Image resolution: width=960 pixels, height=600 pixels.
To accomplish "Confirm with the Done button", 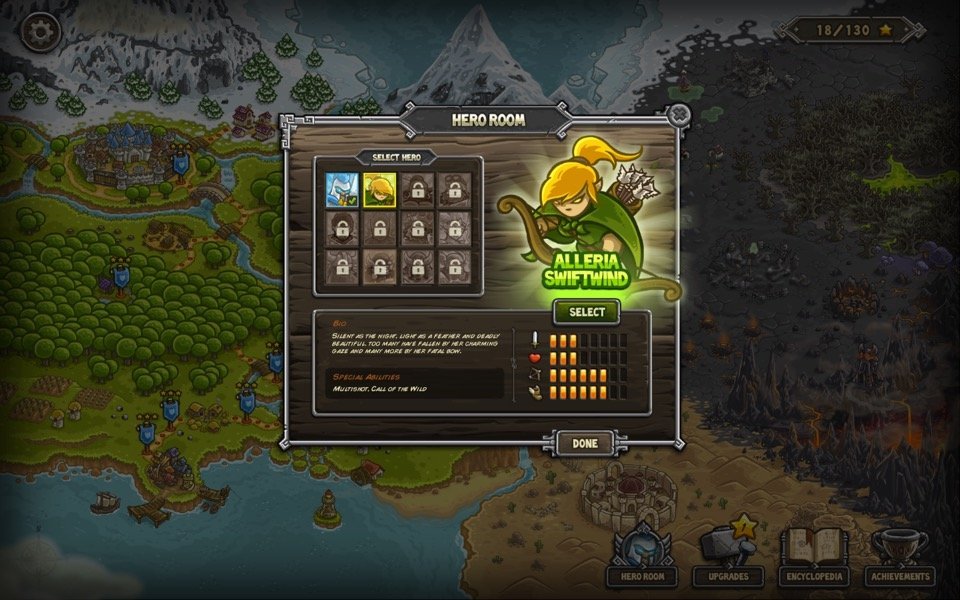I will click(585, 443).
